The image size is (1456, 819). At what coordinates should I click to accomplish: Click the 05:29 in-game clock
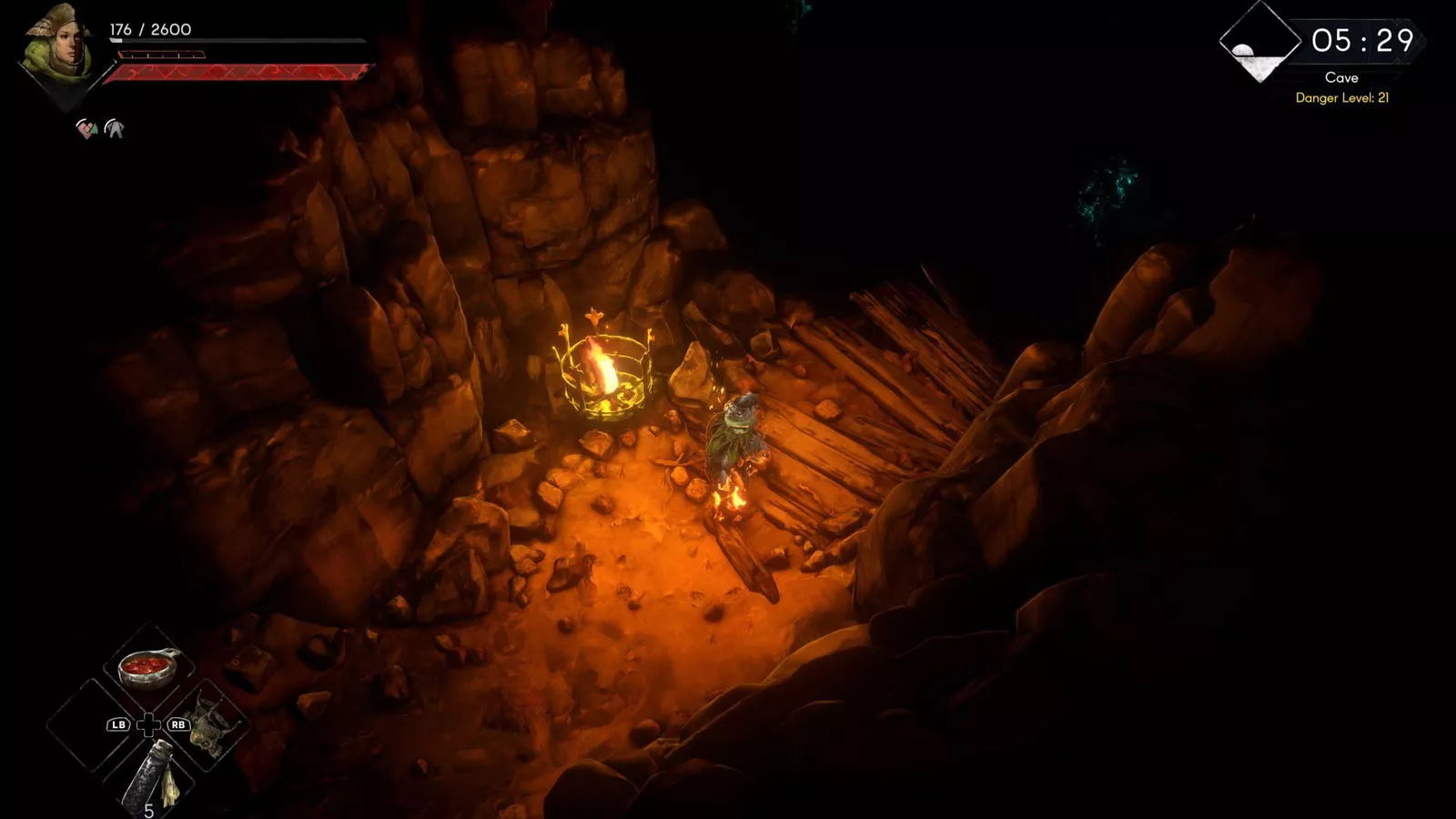(x=1365, y=39)
